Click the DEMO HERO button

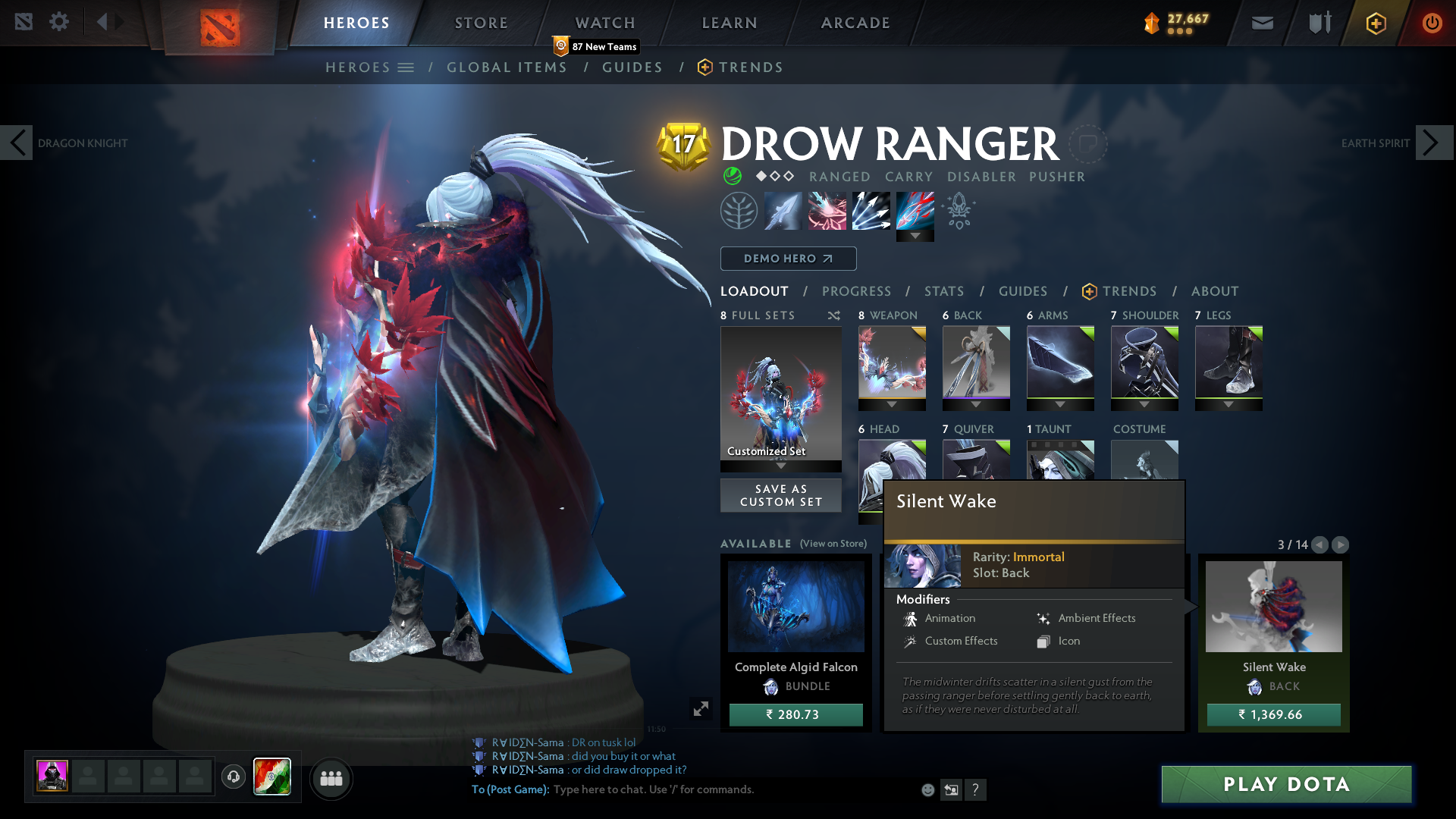point(787,259)
